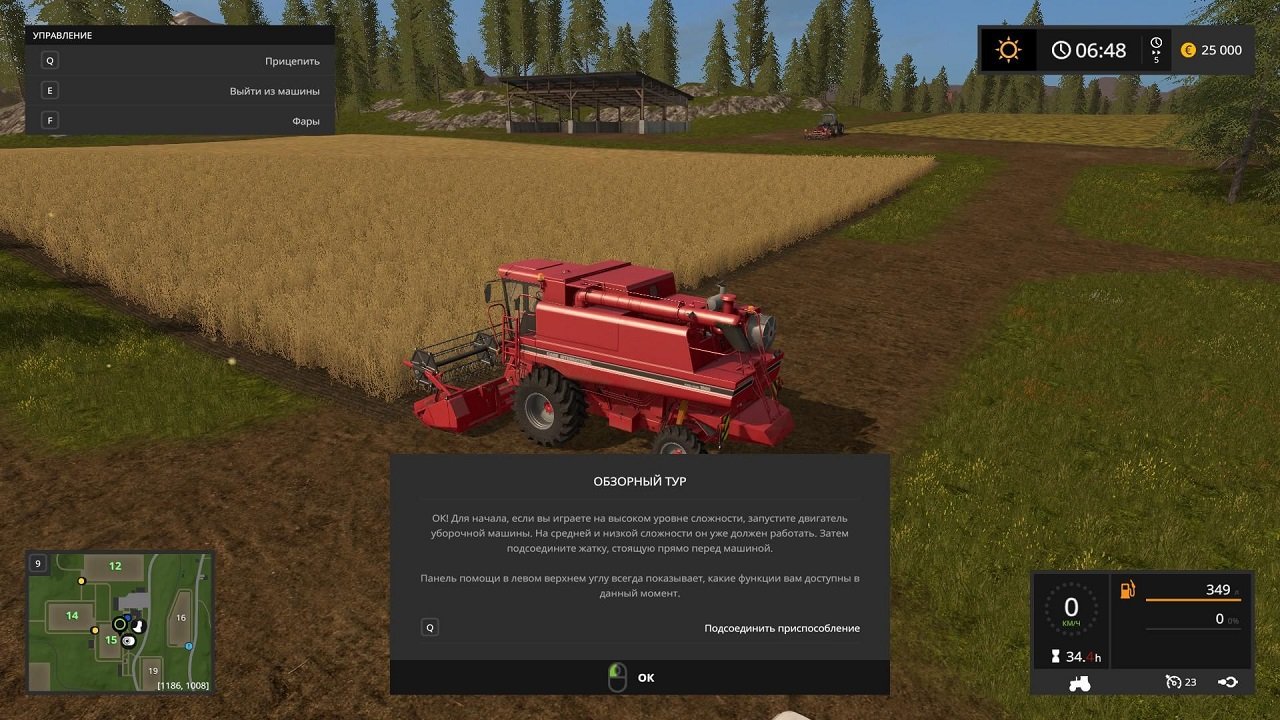This screenshot has width=1280, height=720.
Task: Click the hourglass icon beside operating hours
Action: (x=1055, y=656)
